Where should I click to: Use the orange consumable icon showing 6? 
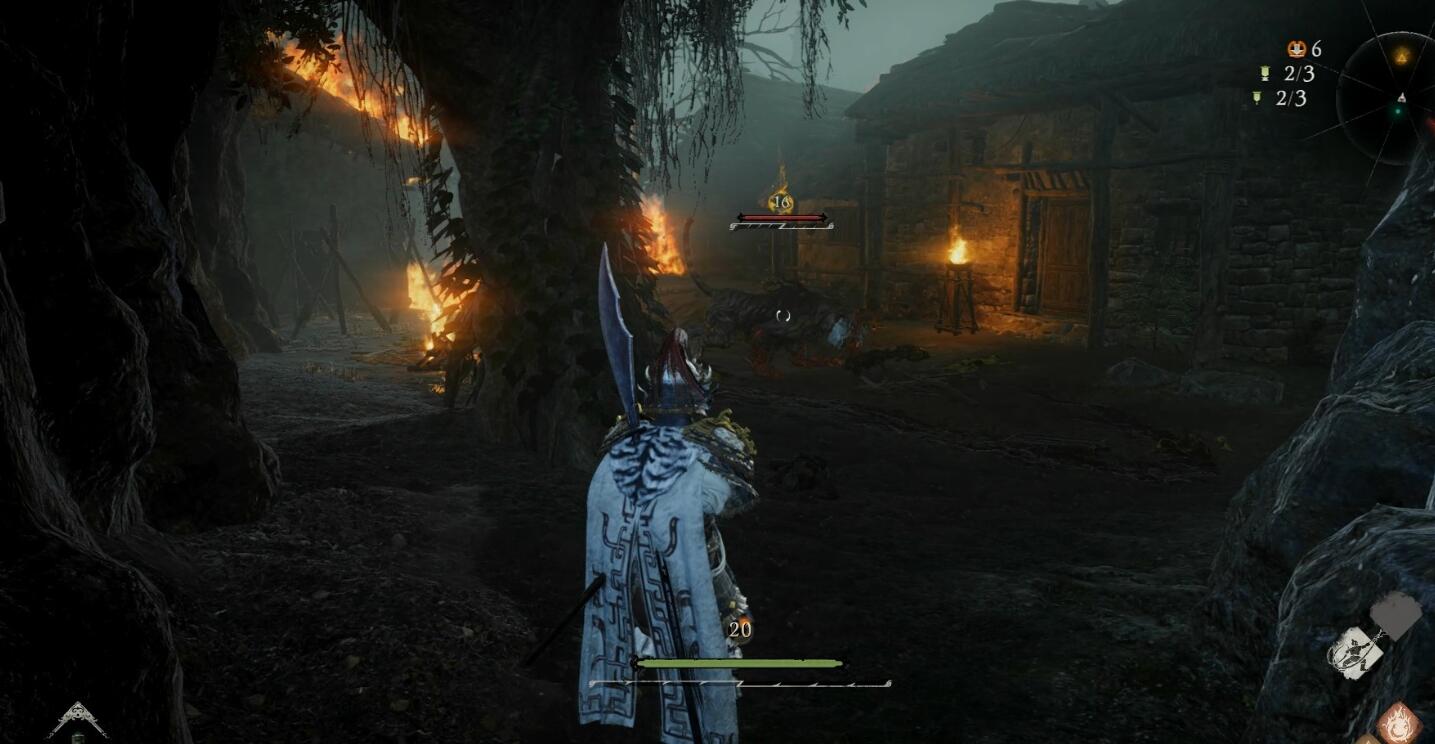[1297, 48]
